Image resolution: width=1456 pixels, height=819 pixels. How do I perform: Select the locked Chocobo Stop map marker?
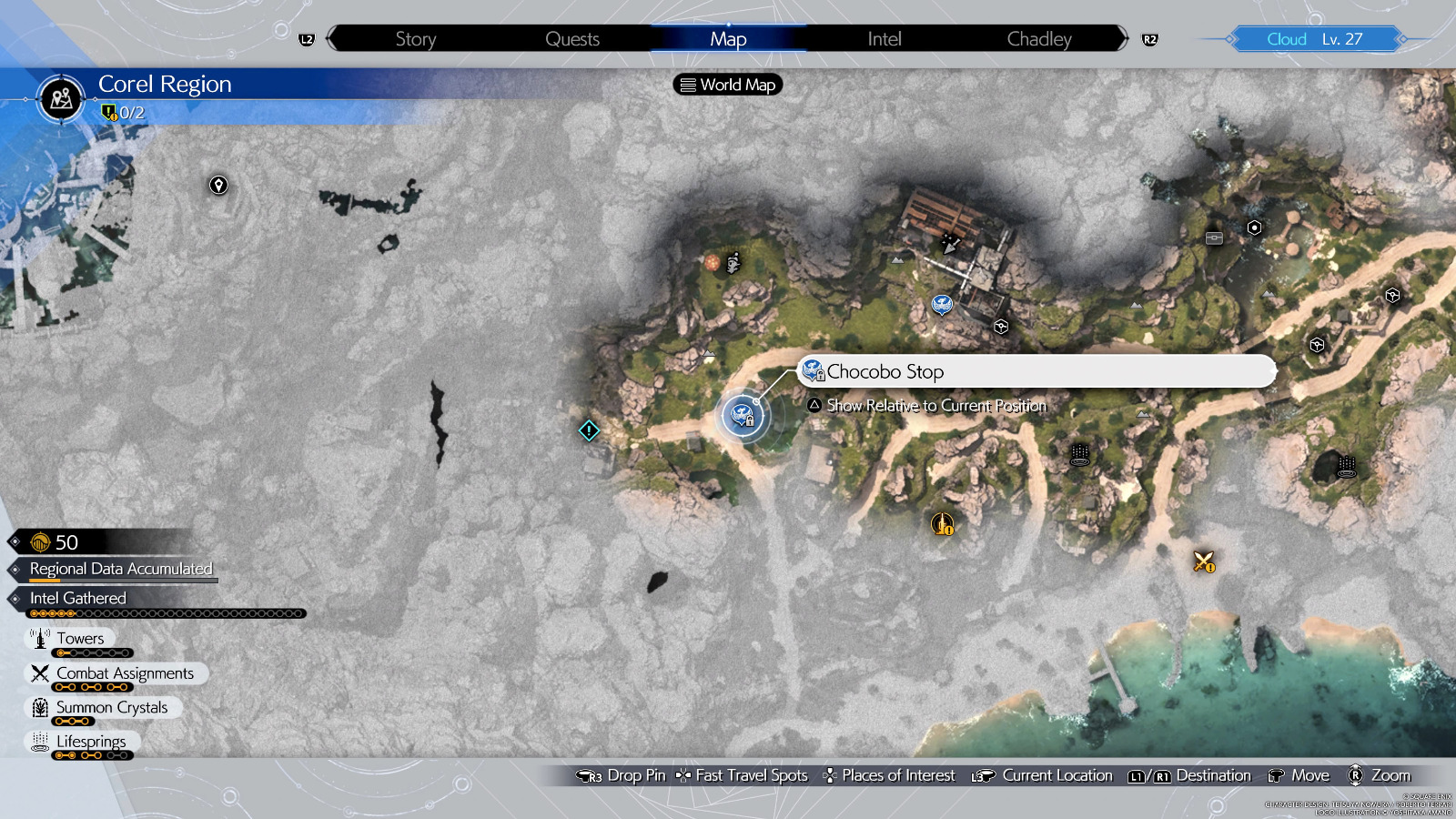743,416
